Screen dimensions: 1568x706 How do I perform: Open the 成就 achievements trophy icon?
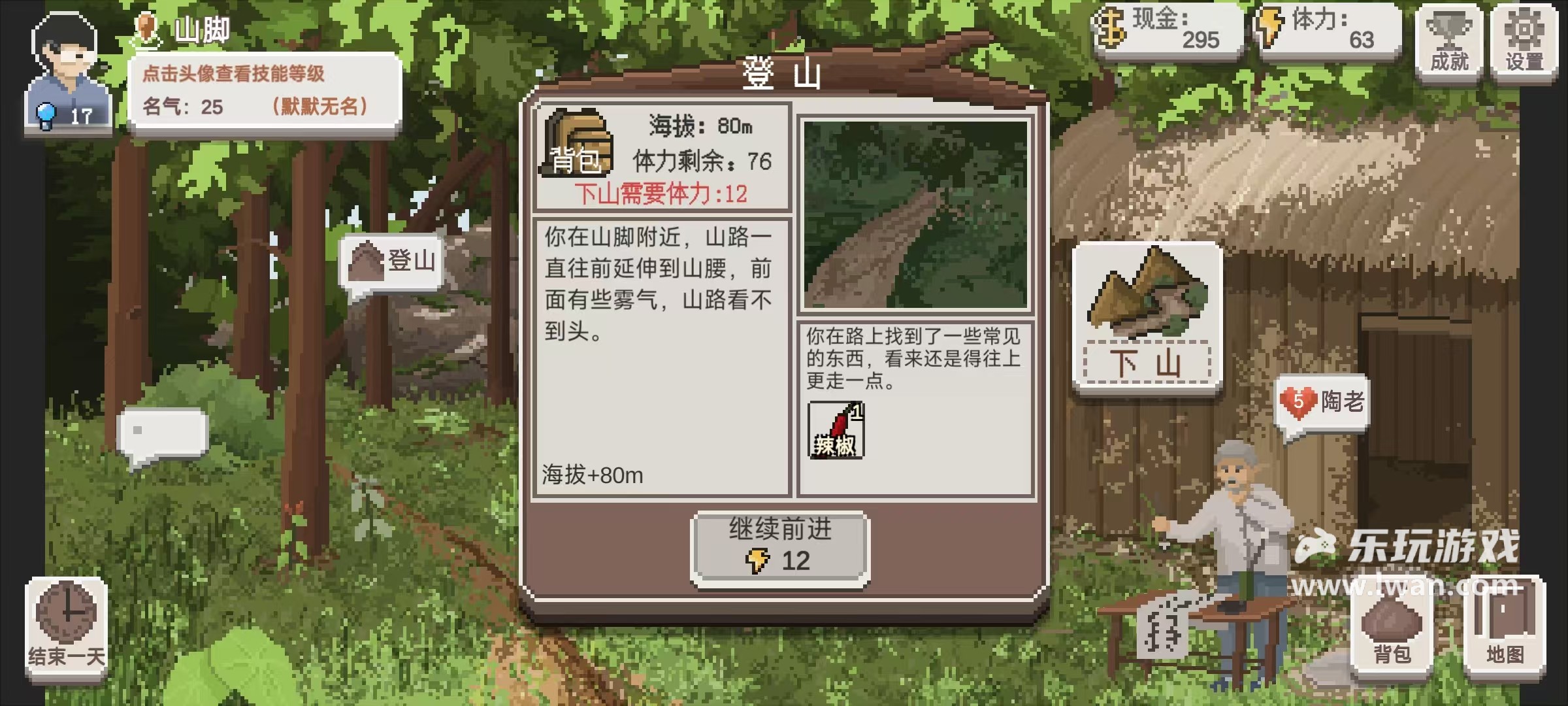(1450, 36)
